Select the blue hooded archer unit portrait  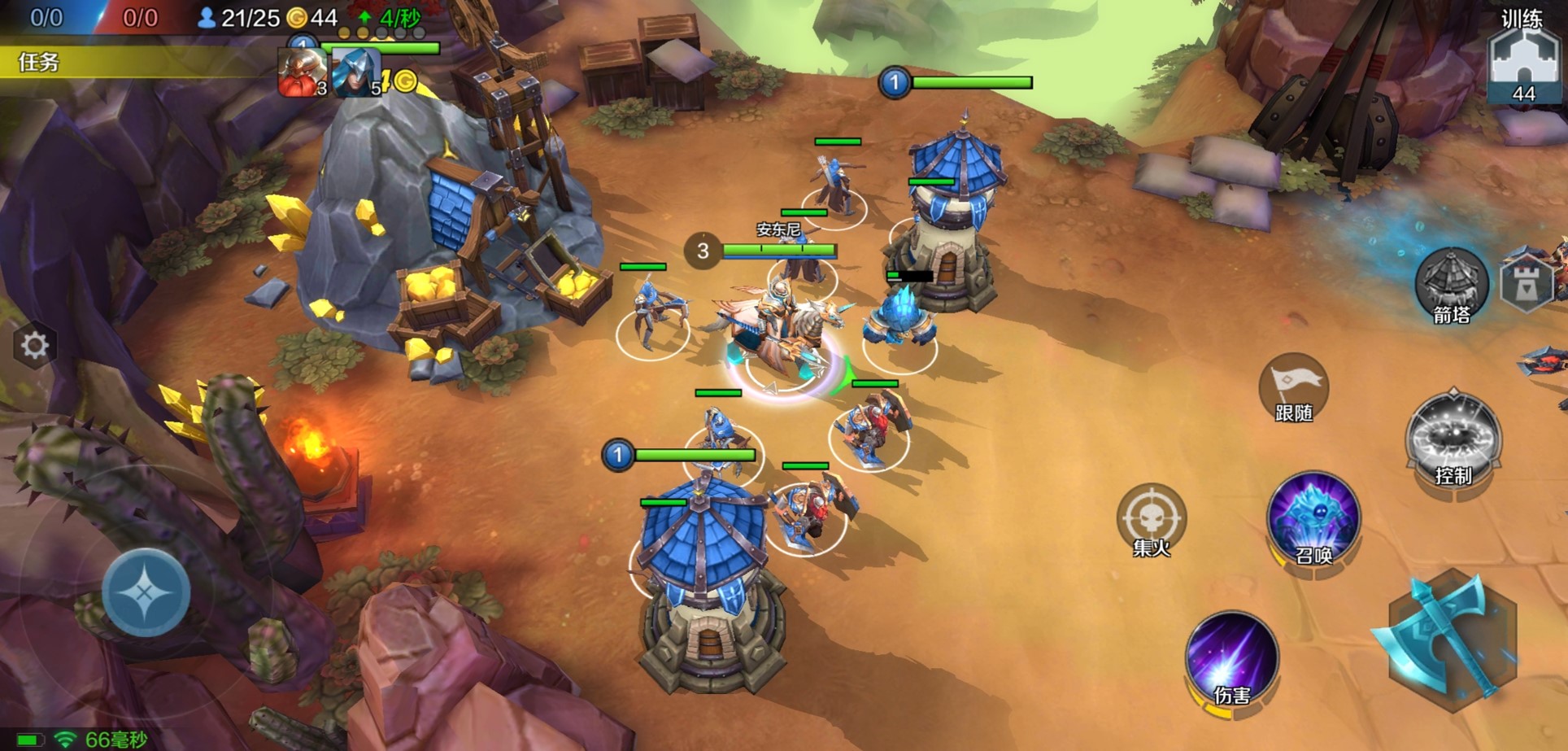(x=356, y=73)
